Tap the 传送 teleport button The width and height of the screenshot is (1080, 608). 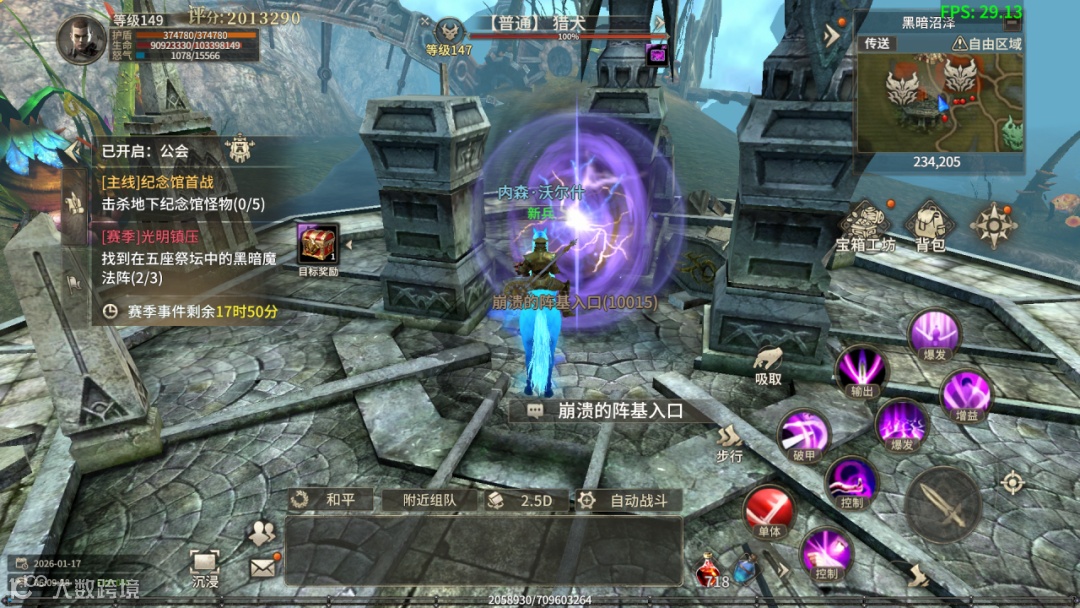click(x=877, y=44)
